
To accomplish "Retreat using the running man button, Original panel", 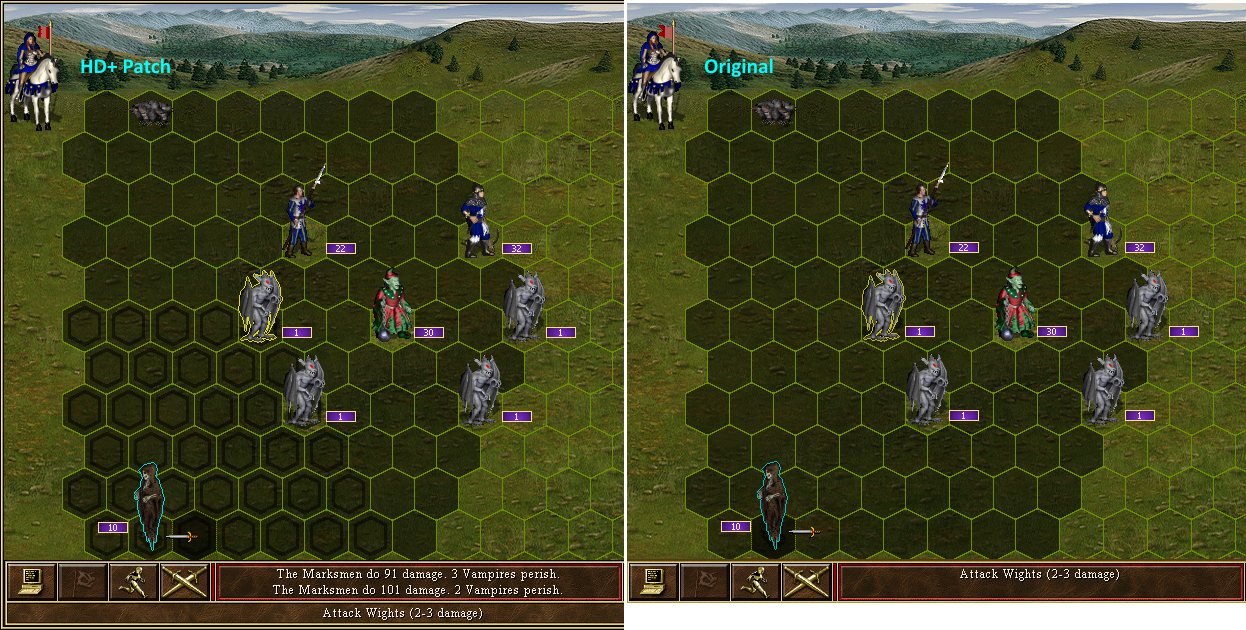I will [756, 581].
